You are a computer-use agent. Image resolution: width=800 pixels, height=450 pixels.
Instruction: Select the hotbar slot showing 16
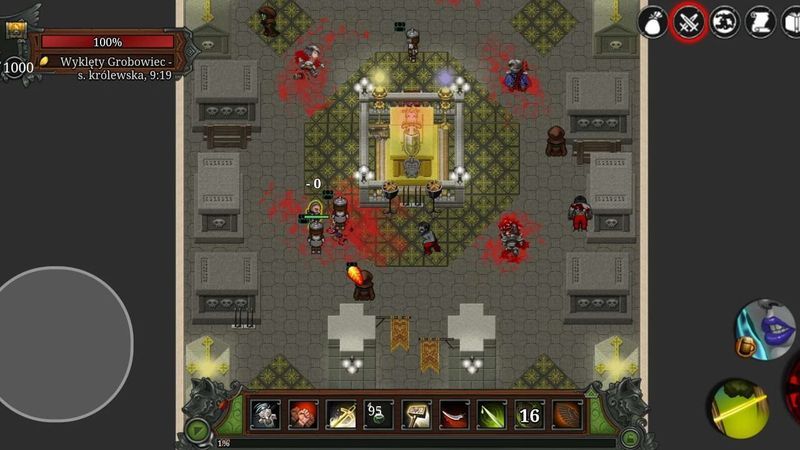[529, 413]
